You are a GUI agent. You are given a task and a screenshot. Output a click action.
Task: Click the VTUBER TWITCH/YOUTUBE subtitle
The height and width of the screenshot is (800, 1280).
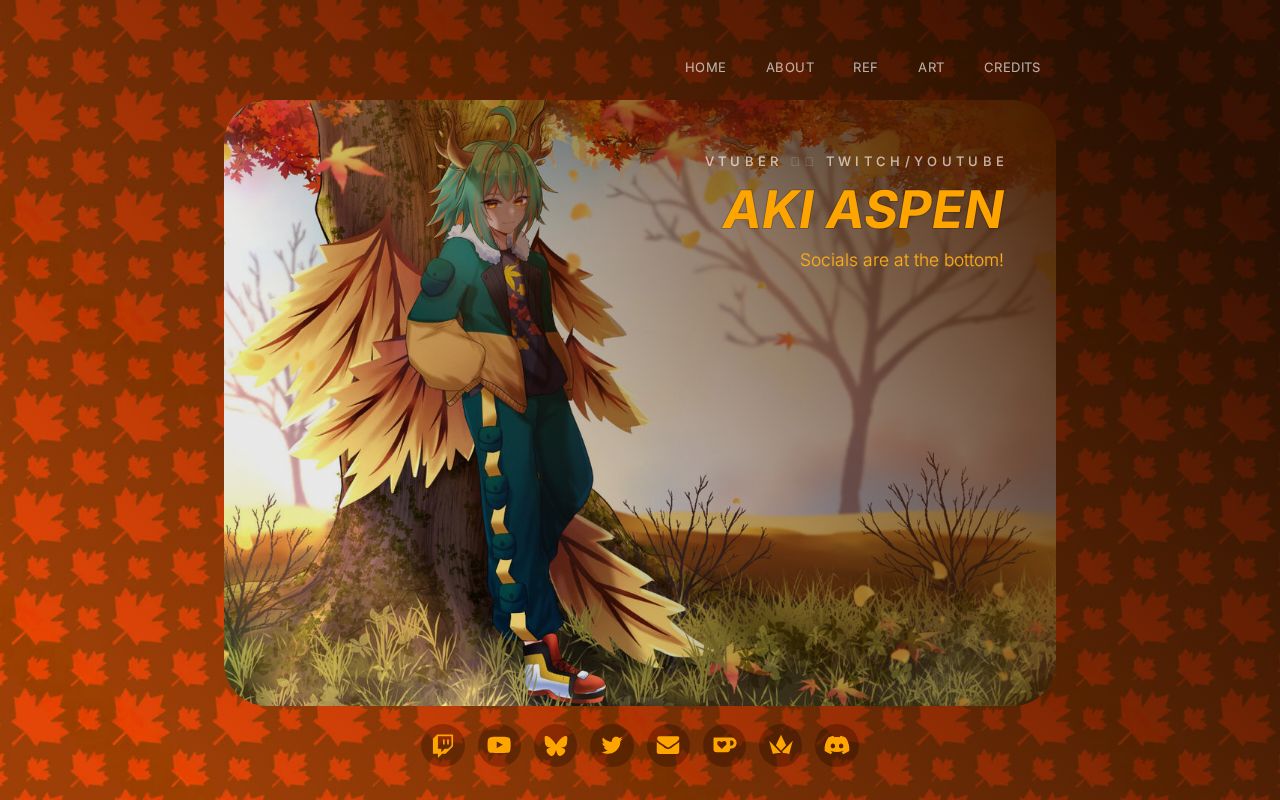coord(855,160)
